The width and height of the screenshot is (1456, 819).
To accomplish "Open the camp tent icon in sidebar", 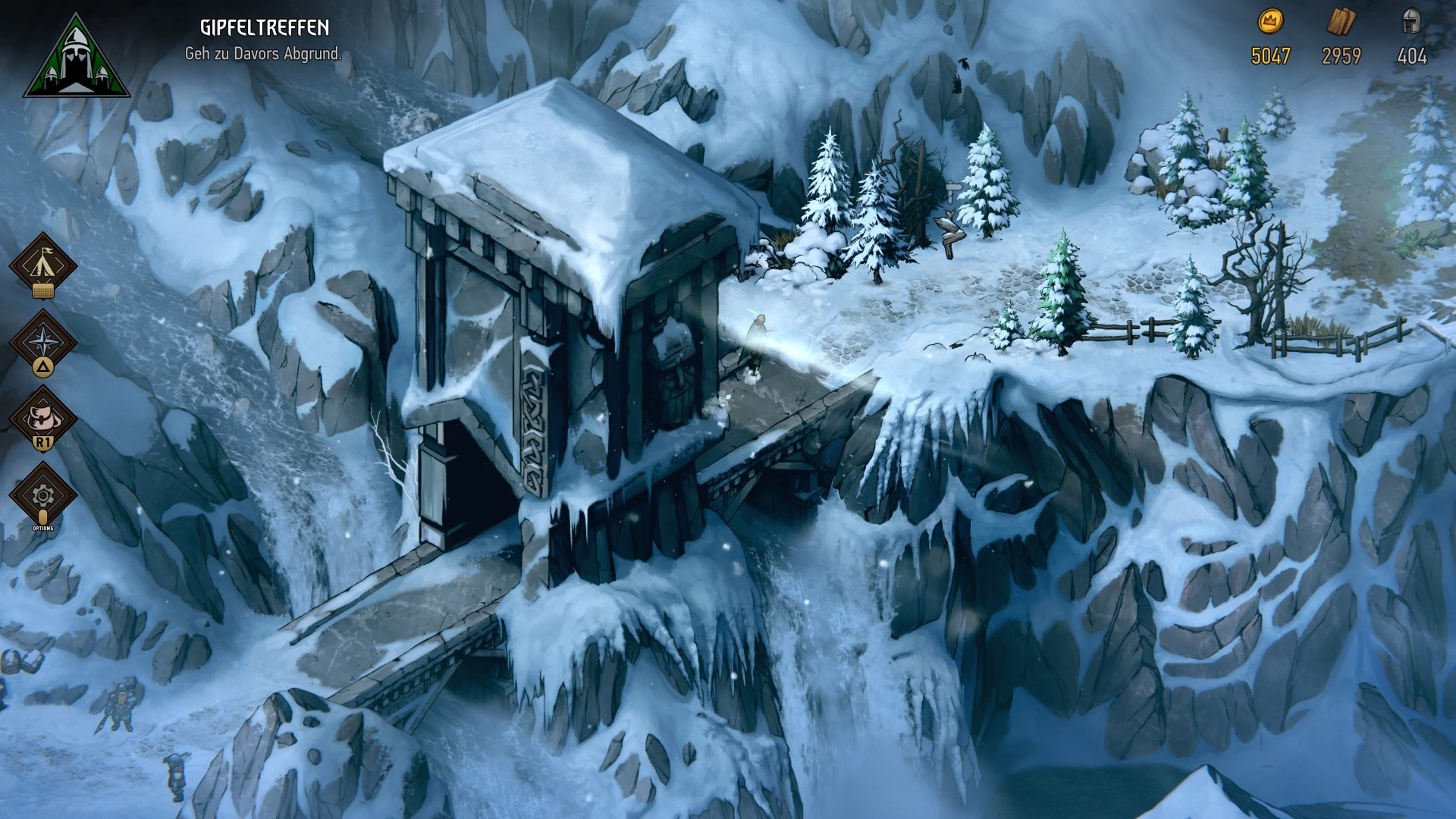I will (43, 263).
